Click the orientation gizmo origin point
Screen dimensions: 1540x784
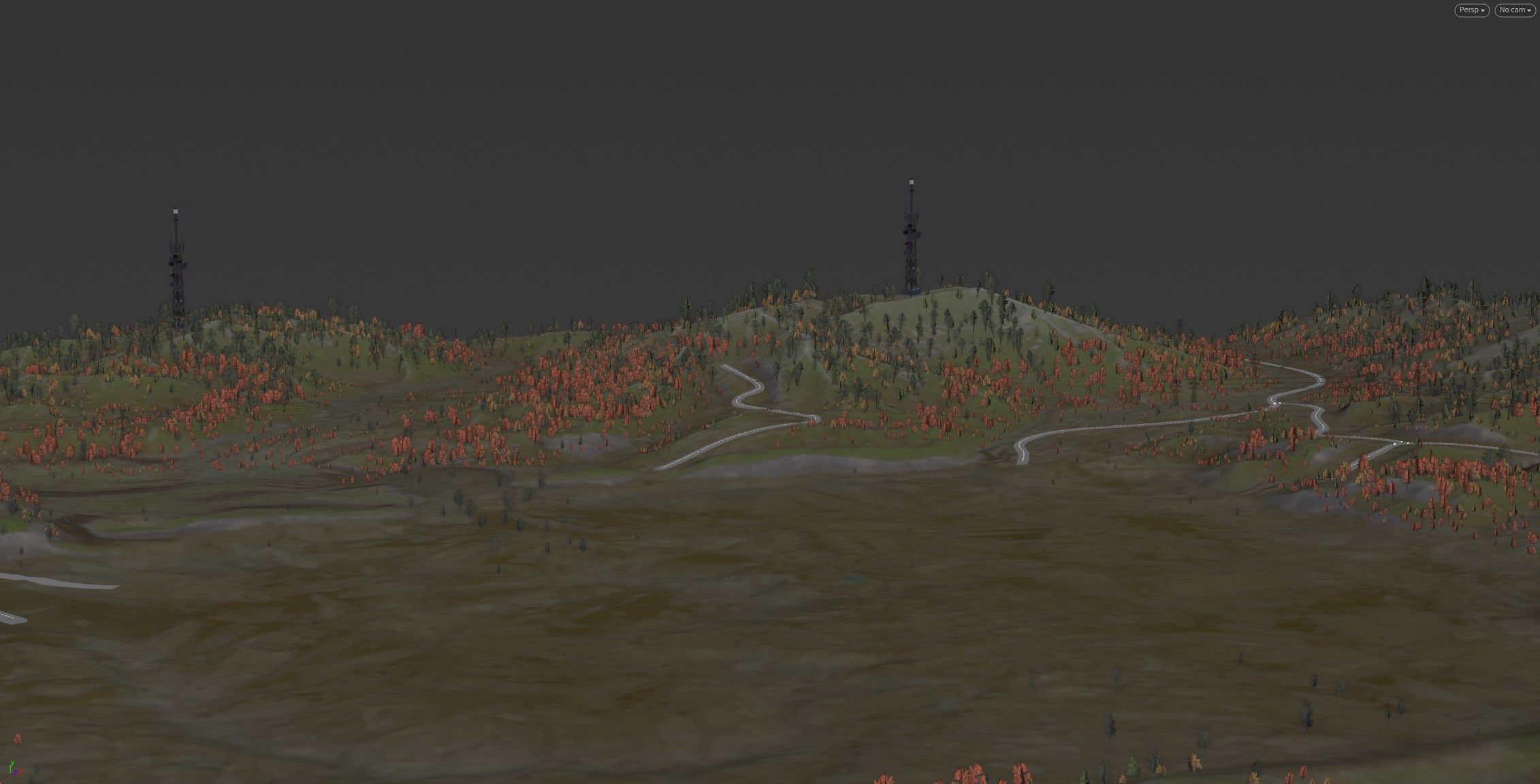(10, 773)
